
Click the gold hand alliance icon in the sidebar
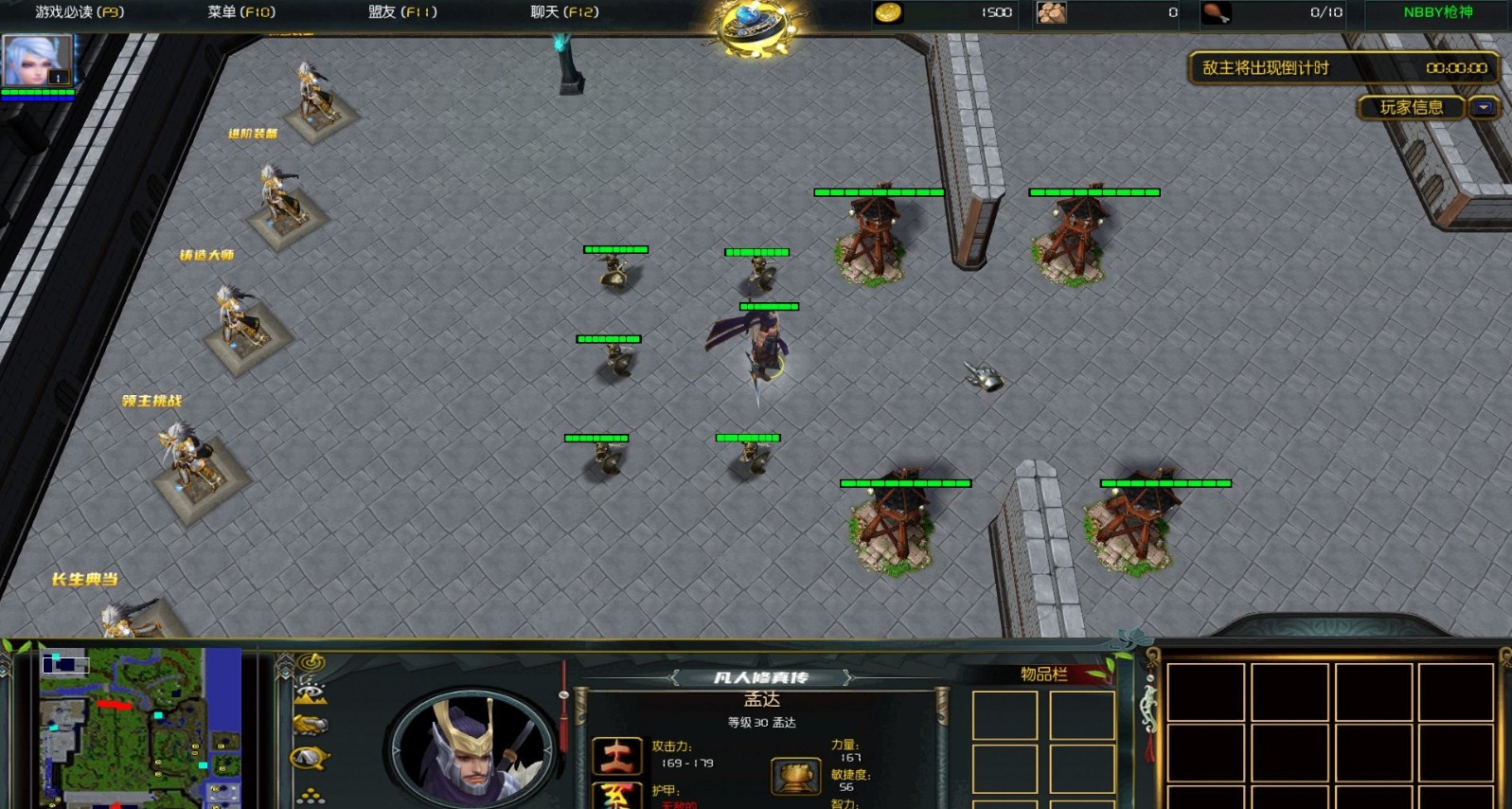pos(311,725)
